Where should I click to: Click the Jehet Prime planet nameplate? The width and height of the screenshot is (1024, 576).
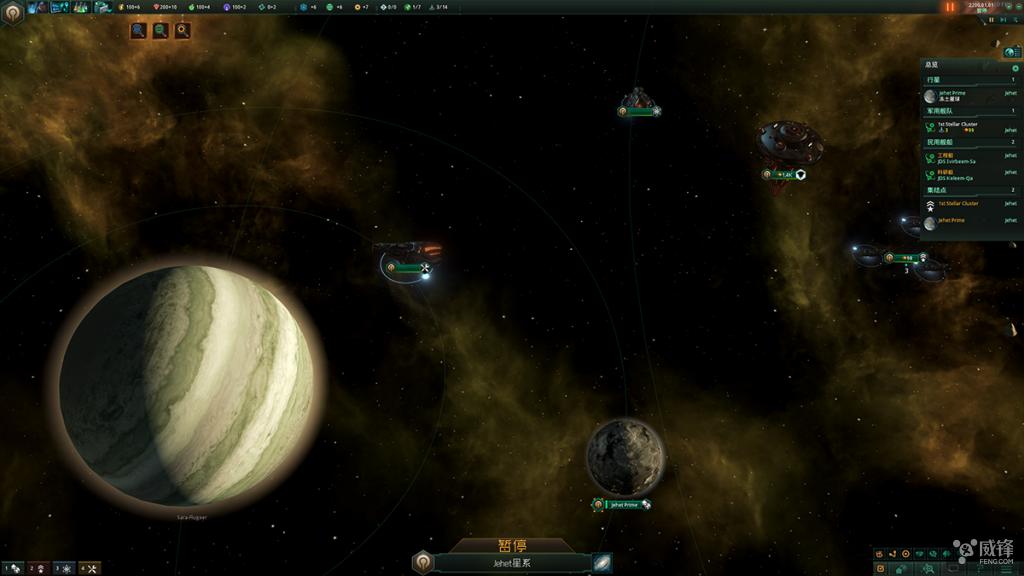coord(621,504)
